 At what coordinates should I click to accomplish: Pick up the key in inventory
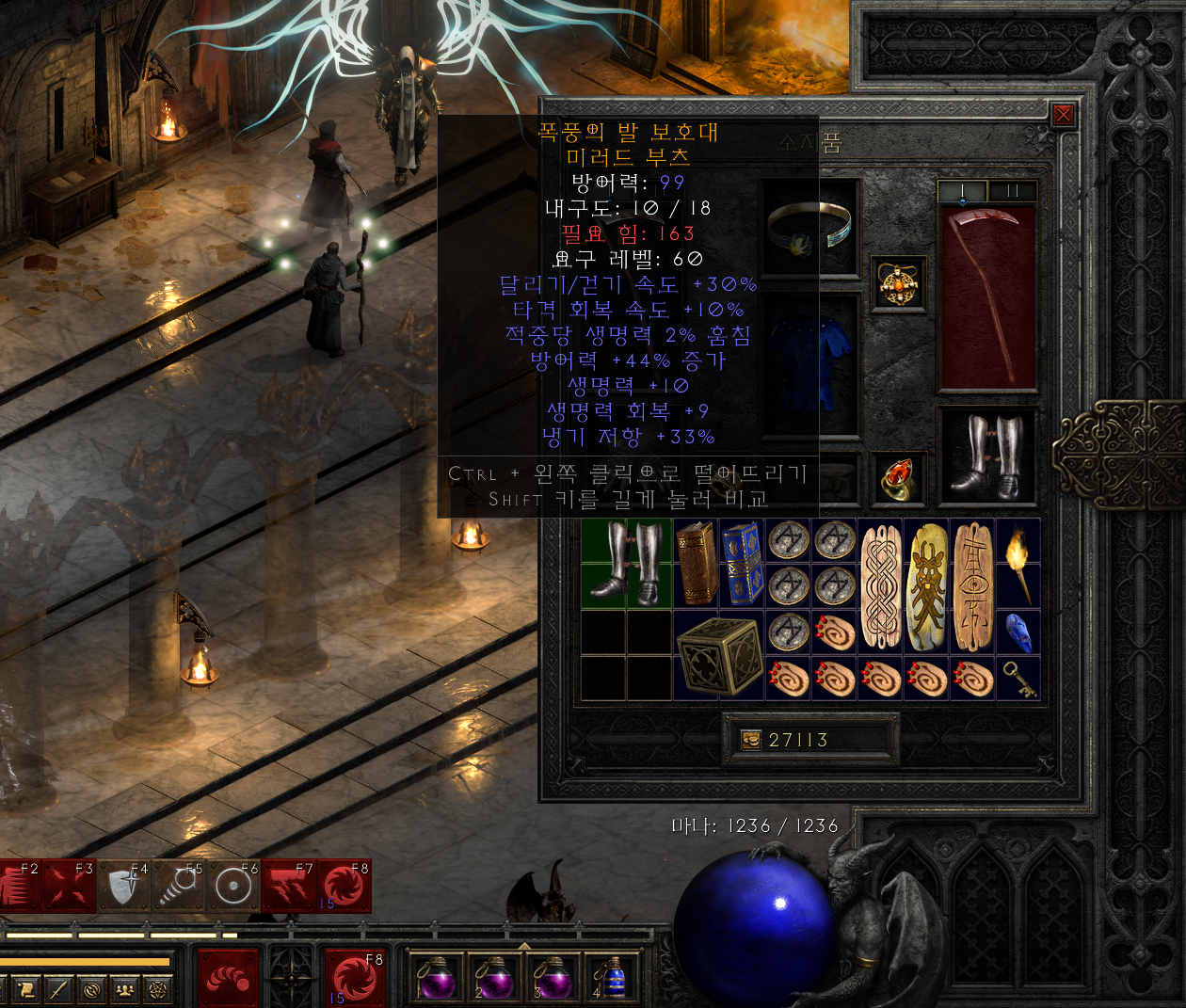coord(1018,679)
